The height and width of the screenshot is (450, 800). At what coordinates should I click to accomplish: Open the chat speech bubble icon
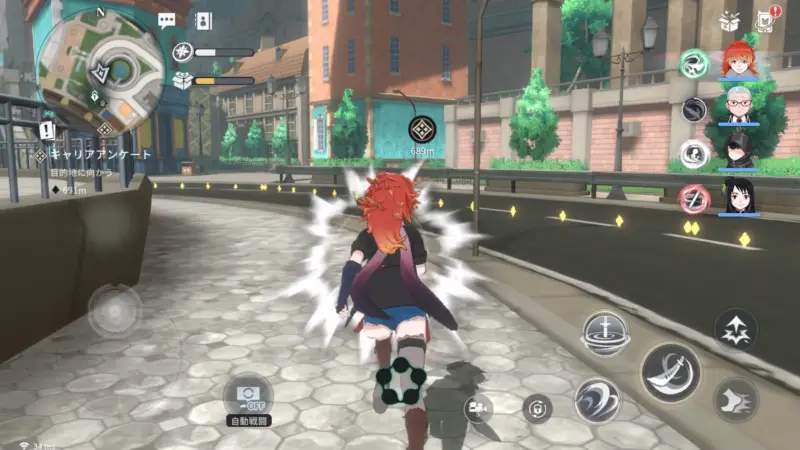pos(167,20)
